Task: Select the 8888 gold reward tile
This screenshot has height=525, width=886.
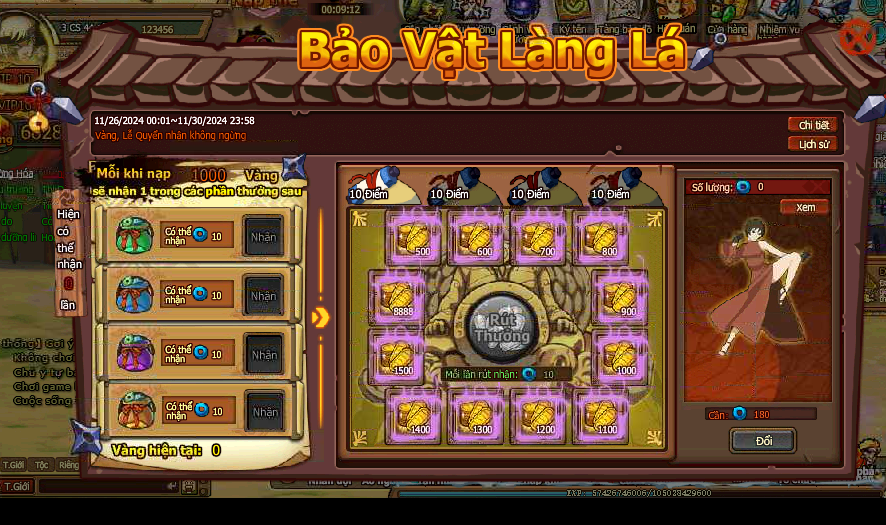Action: [x=397, y=297]
